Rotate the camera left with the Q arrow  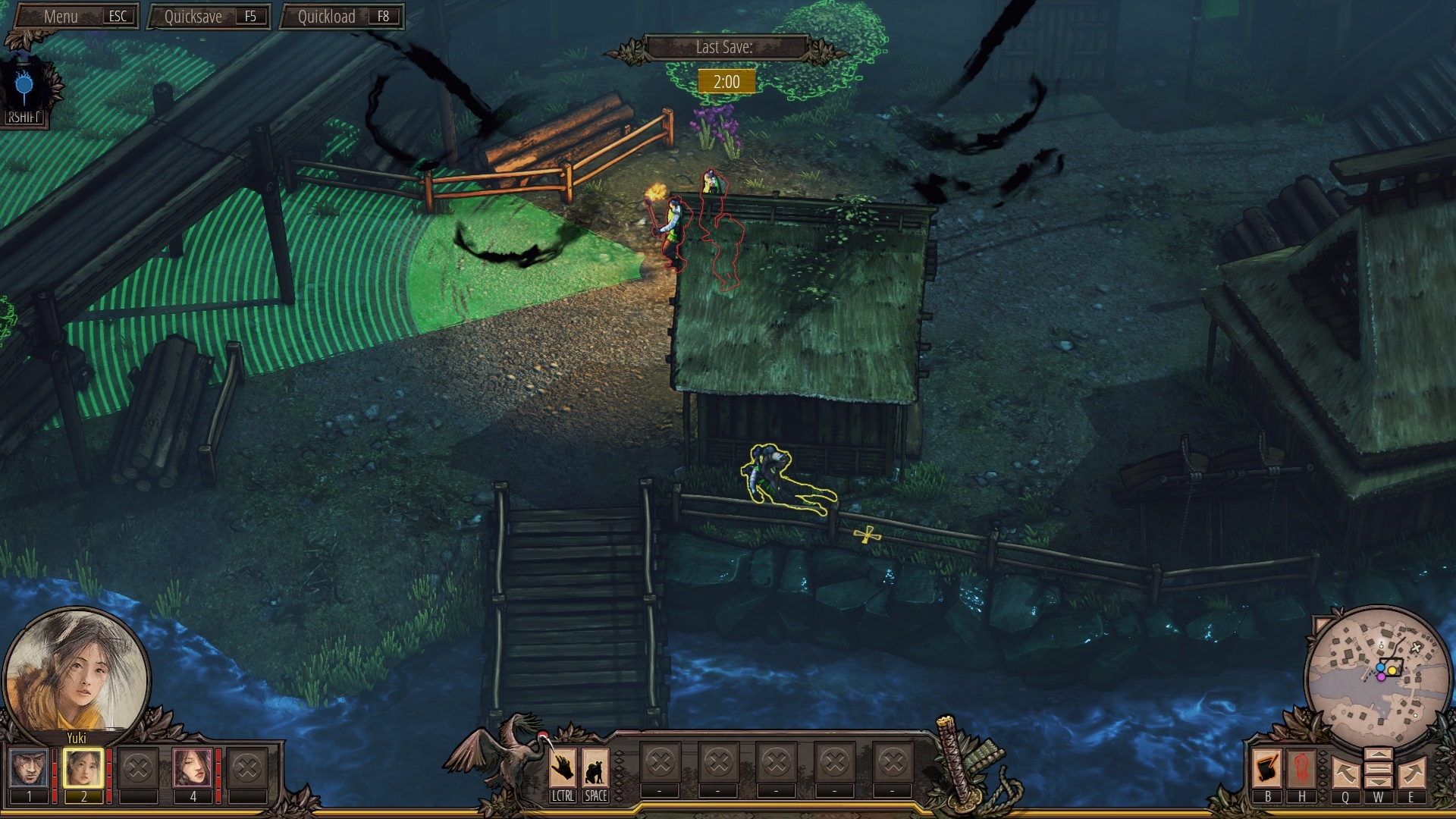point(1345,773)
